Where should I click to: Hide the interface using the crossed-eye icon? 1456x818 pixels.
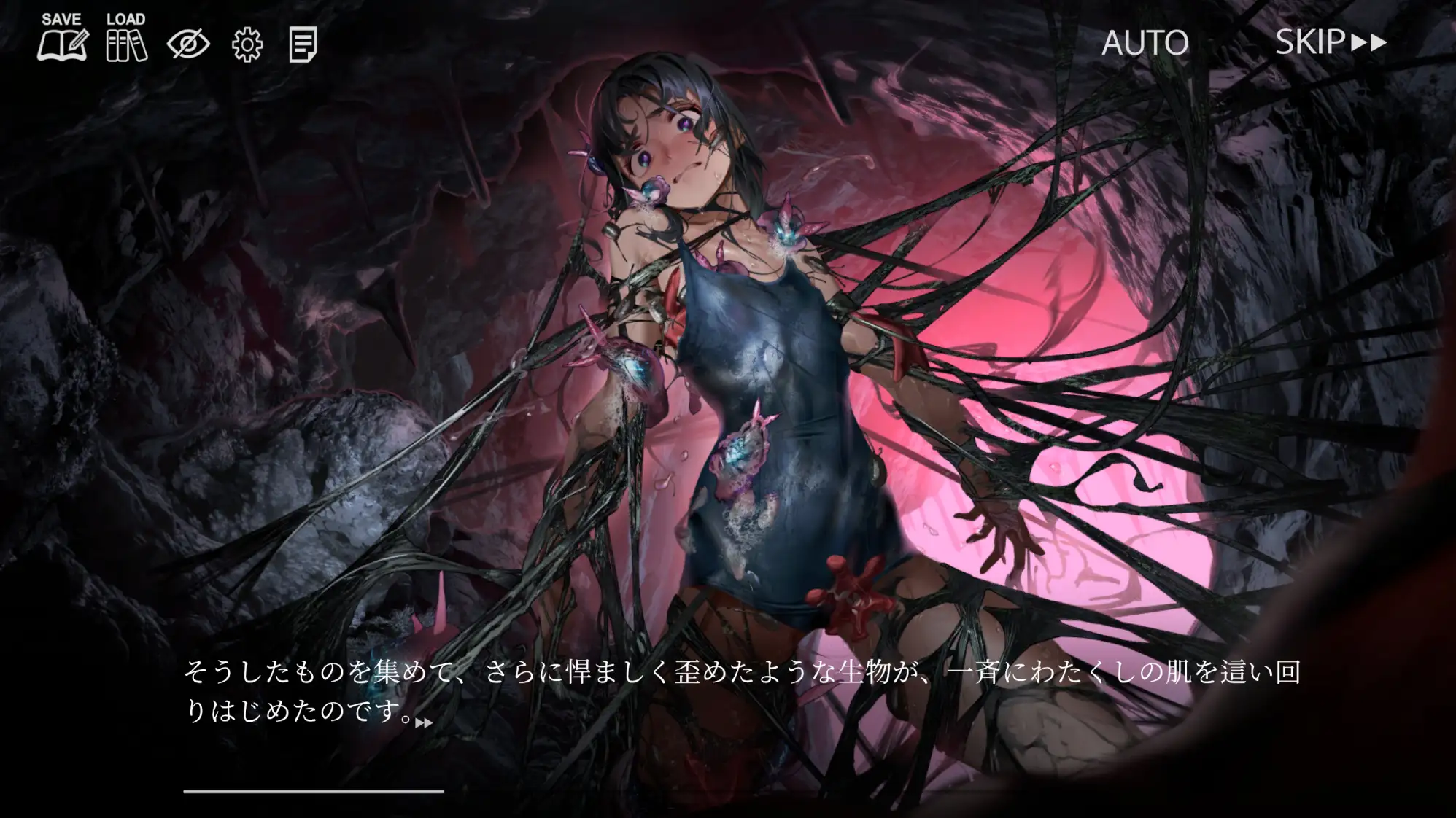[187, 45]
